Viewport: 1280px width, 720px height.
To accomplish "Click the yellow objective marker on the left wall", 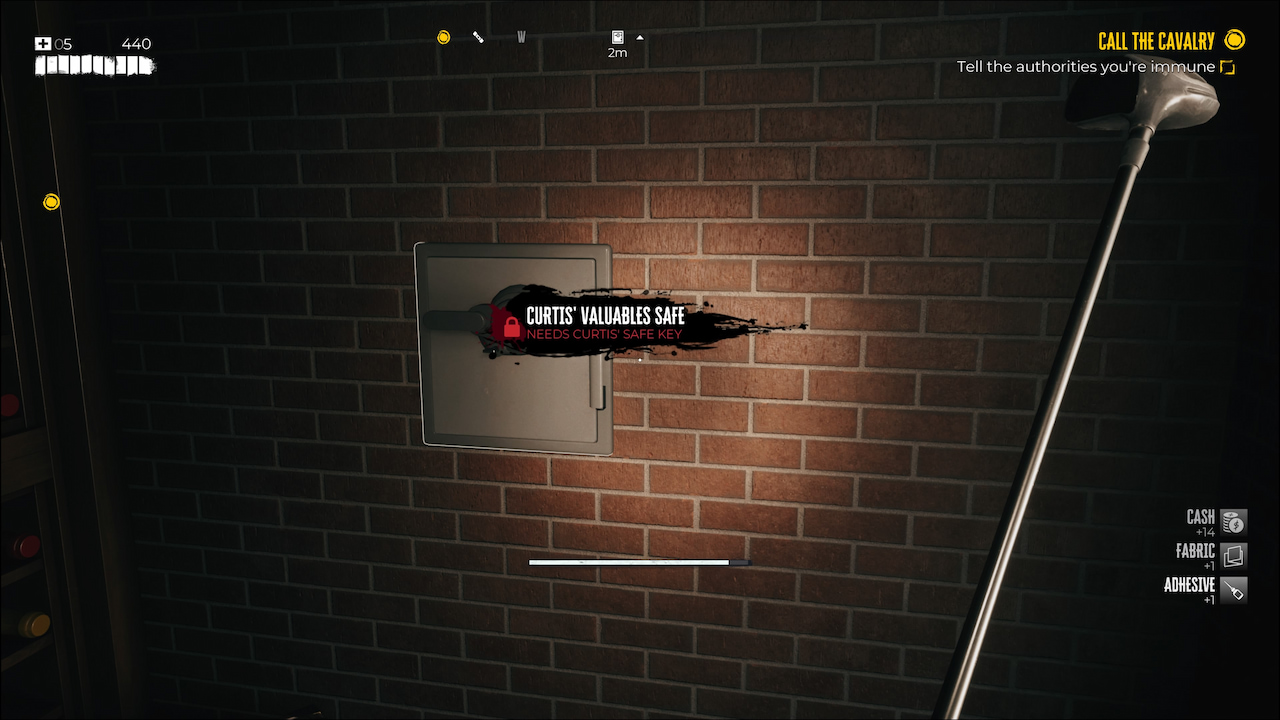I will click(x=51, y=201).
